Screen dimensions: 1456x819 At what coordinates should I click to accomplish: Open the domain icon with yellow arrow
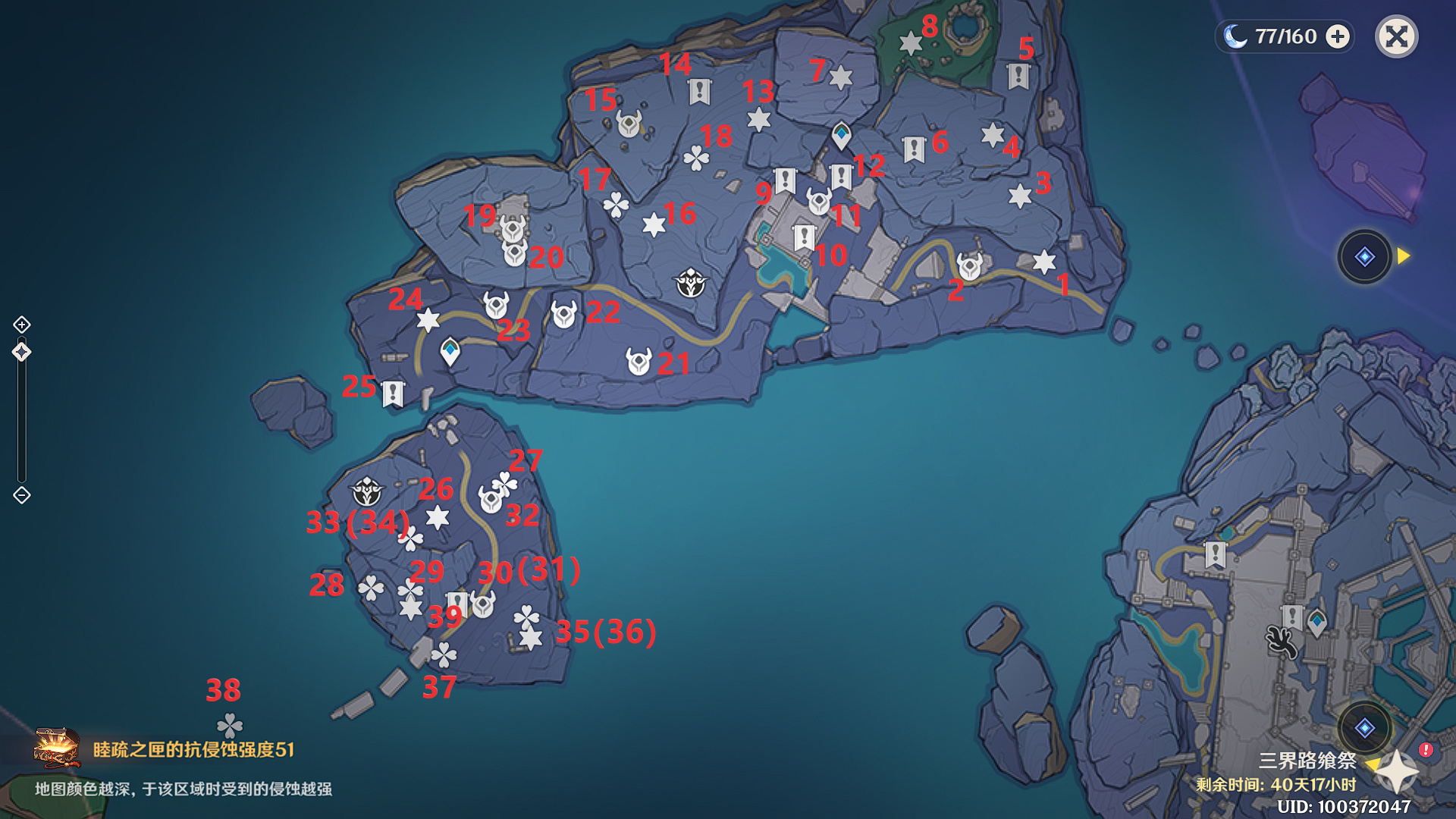point(1364,256)
